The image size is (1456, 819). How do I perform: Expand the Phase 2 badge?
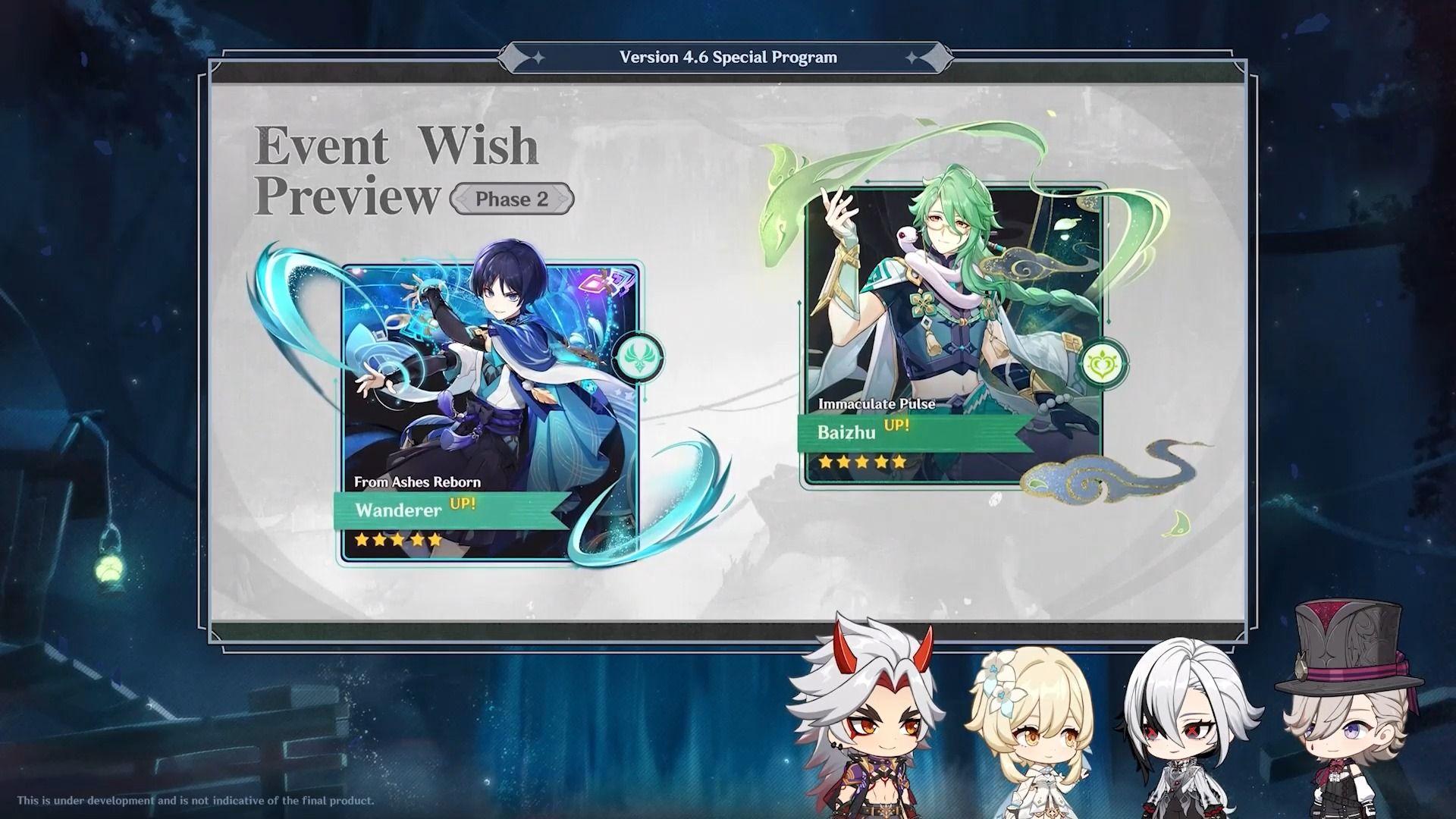click(x=511, y=199)
